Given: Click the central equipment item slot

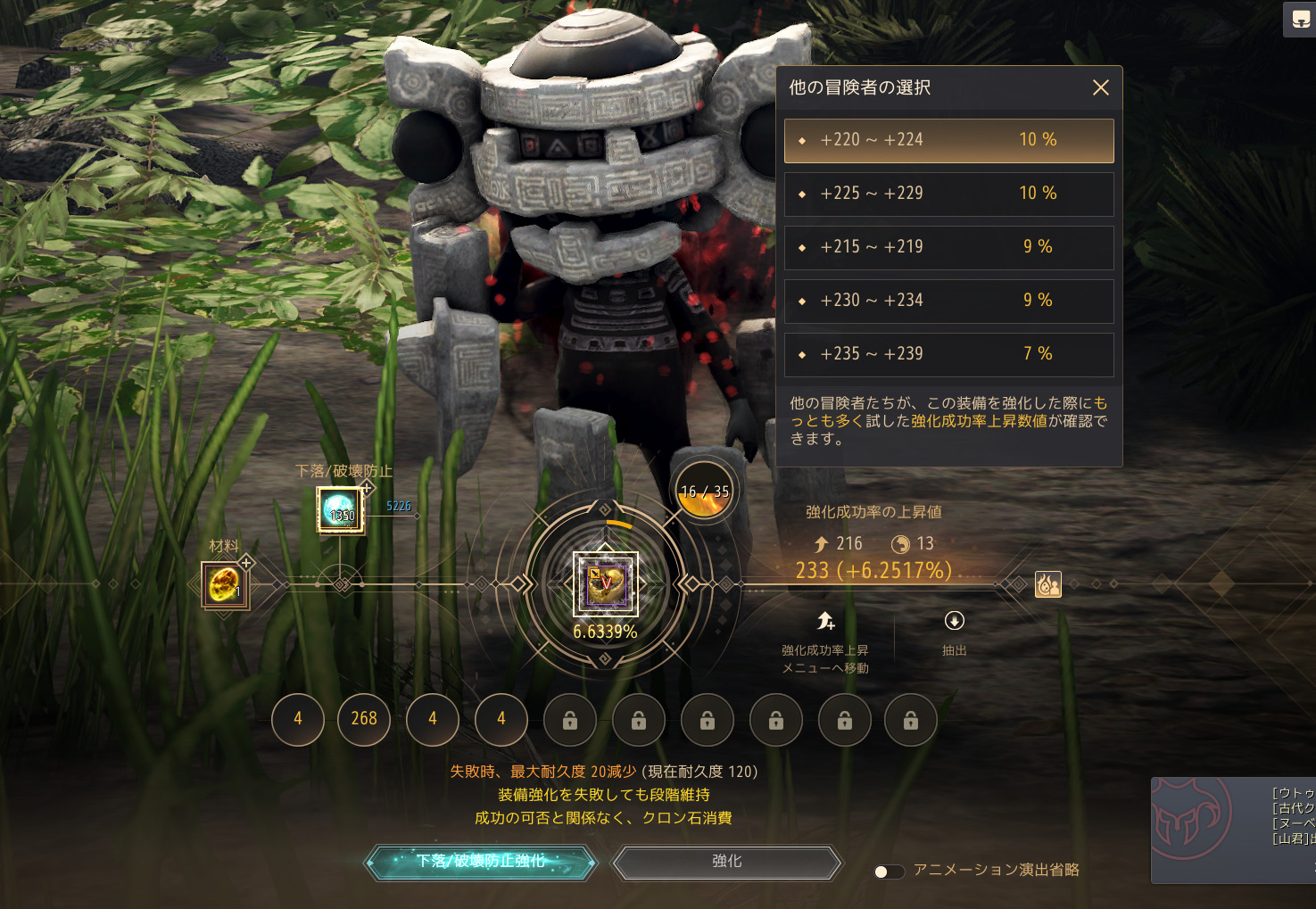Looking at the screenshot, I should click(x=605, y=584).
